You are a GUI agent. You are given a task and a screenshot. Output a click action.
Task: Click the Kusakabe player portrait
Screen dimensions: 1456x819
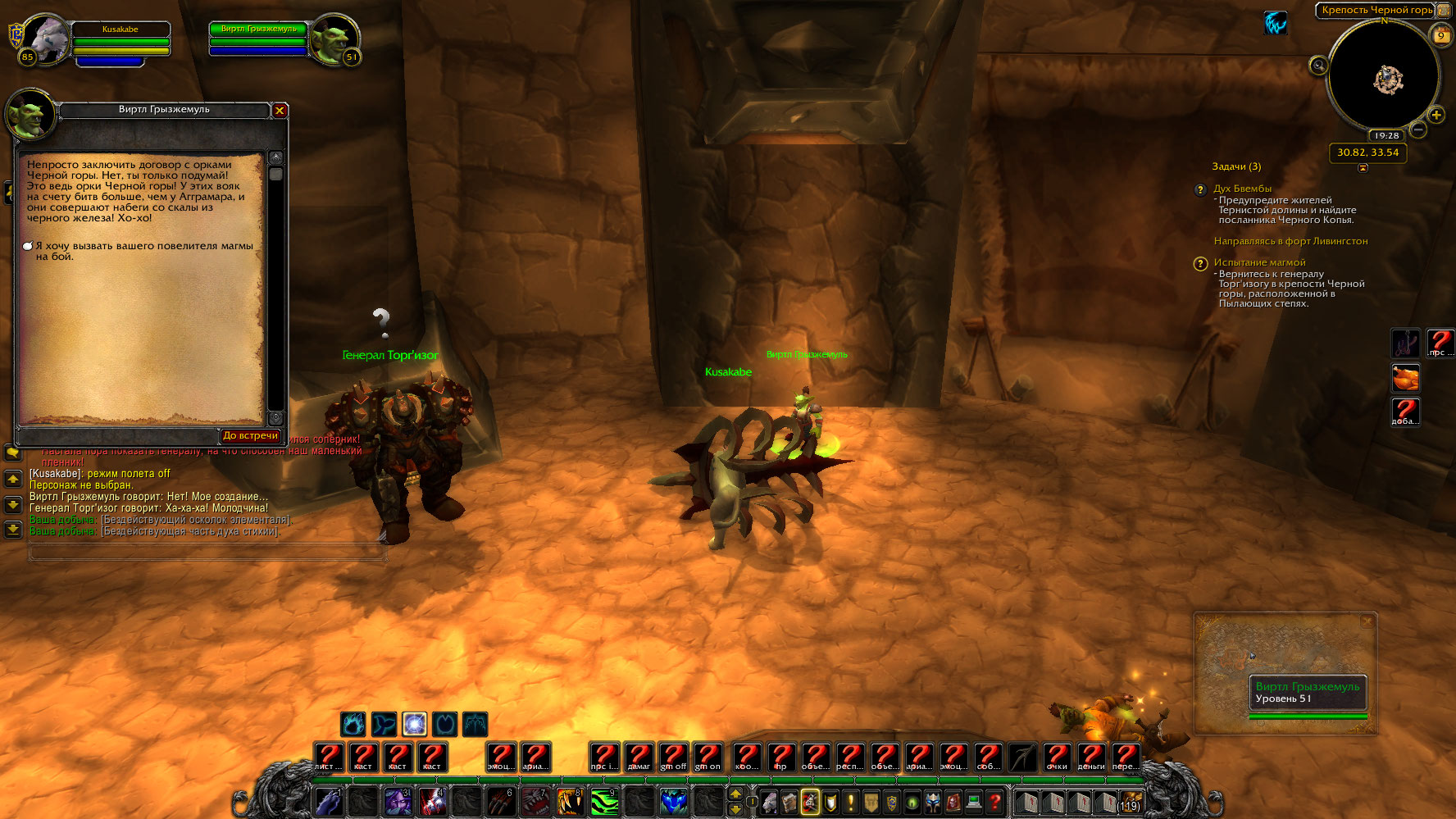pyautogui.click(x=45, y=39)
